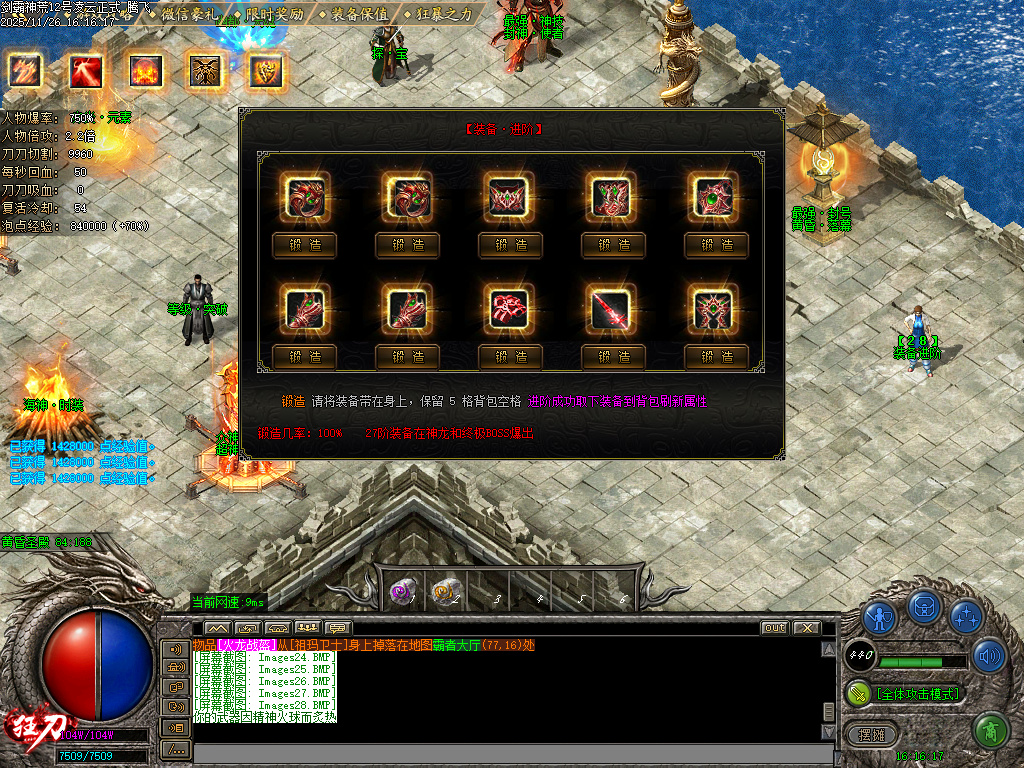Open the 狂暴之力 top menu tab
The height and width of the screenshot is (768, 1024).
[x=439, y=15]
